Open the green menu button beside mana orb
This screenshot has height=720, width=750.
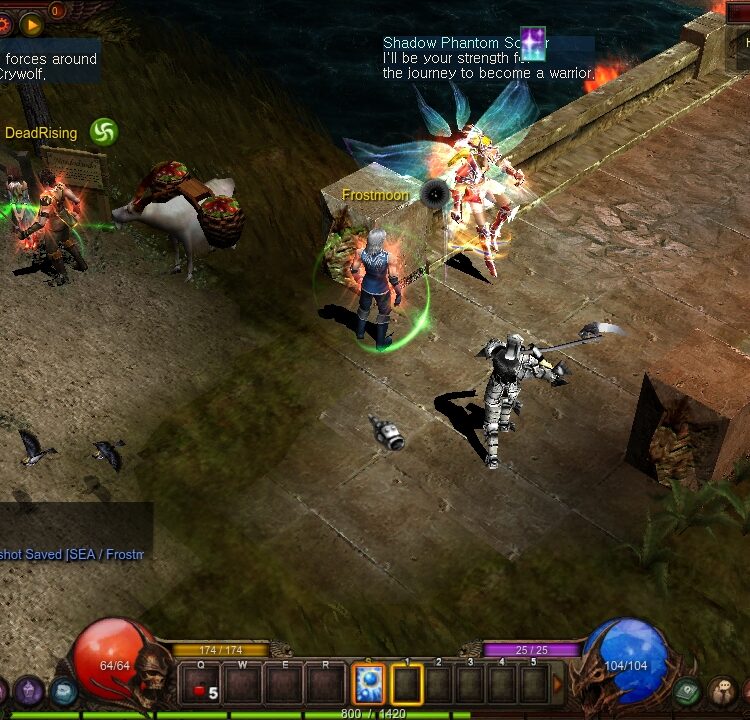pos(687,690)
